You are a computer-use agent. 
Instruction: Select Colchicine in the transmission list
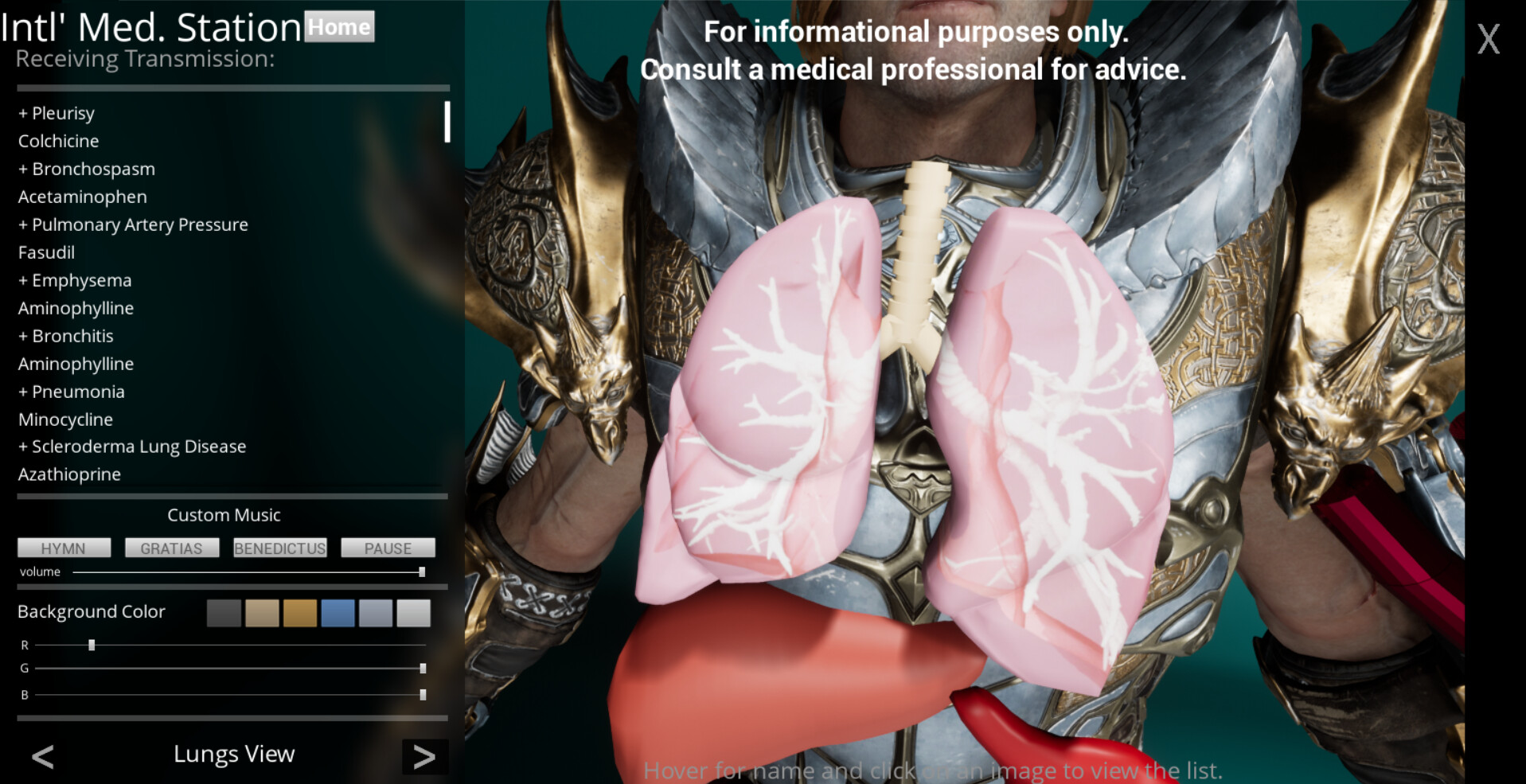(58, 141)
